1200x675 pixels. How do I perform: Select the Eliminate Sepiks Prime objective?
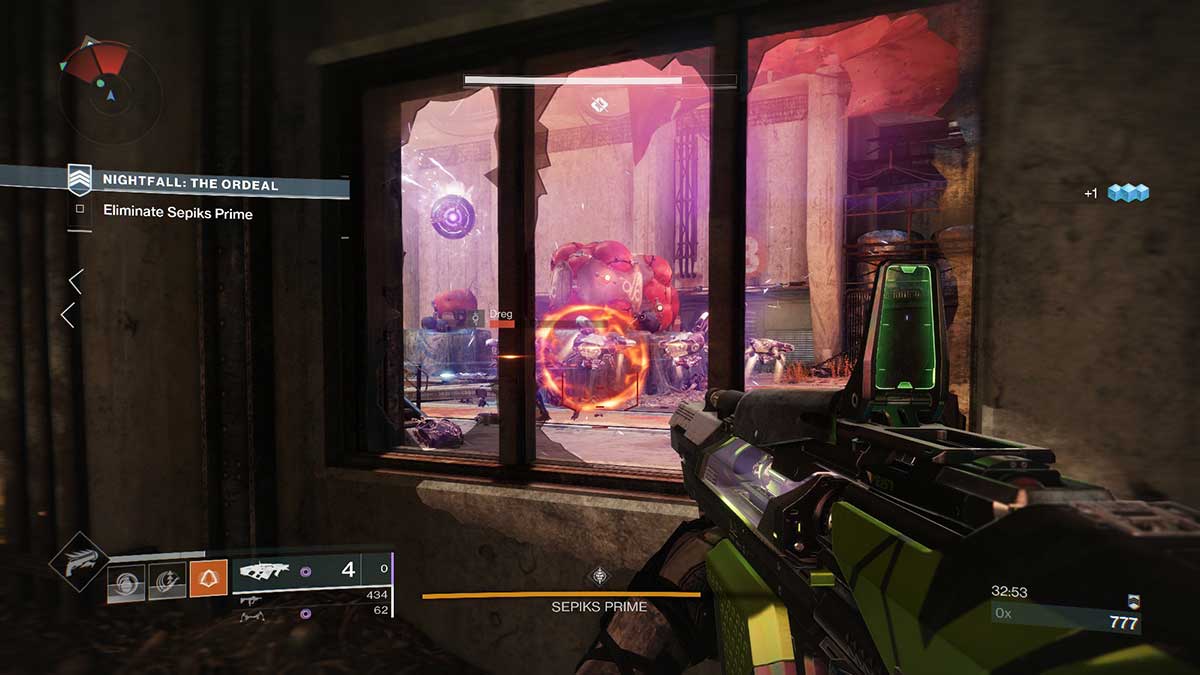tap(177, 213)
